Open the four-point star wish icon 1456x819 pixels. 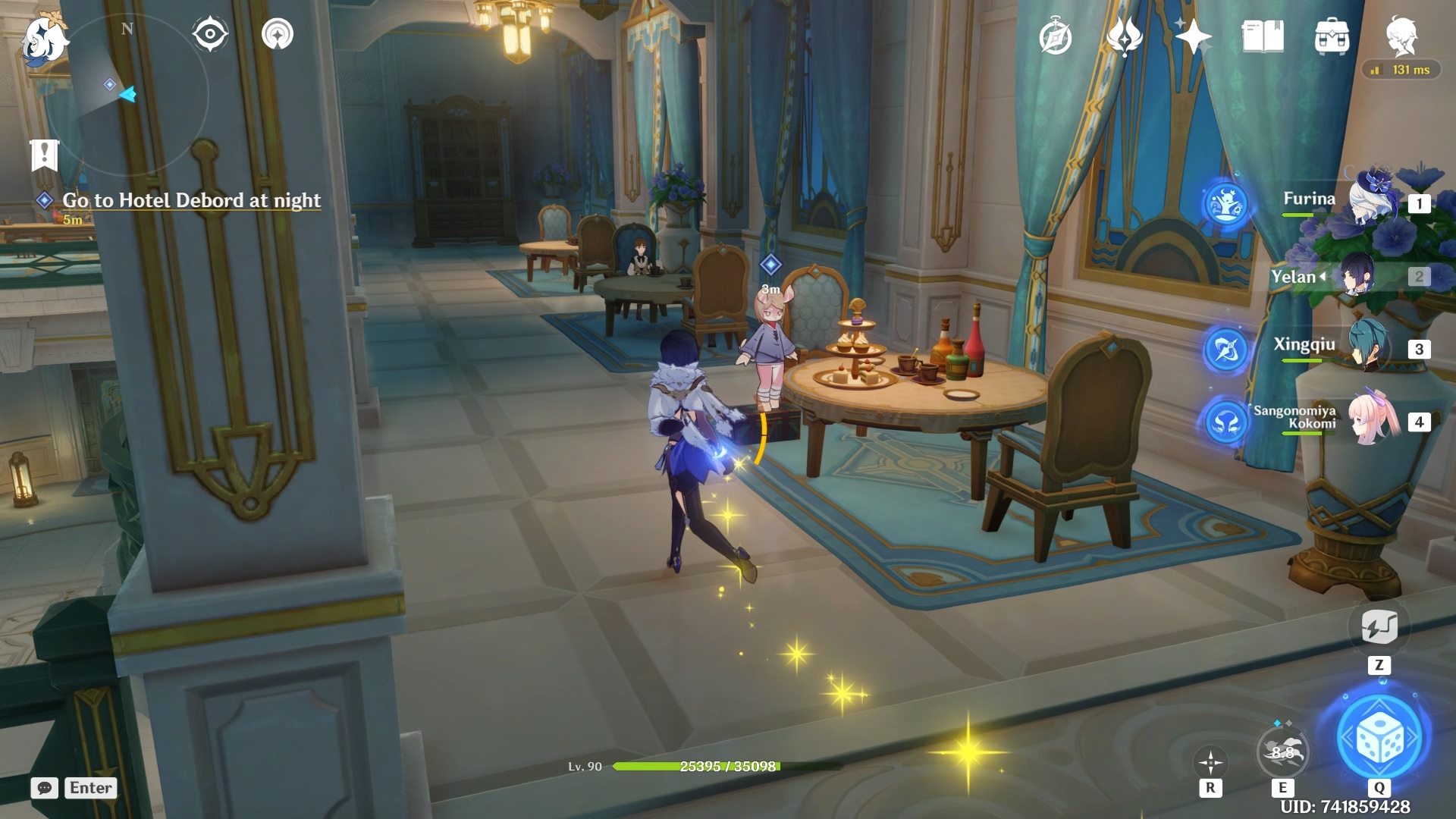(1193, 36)
